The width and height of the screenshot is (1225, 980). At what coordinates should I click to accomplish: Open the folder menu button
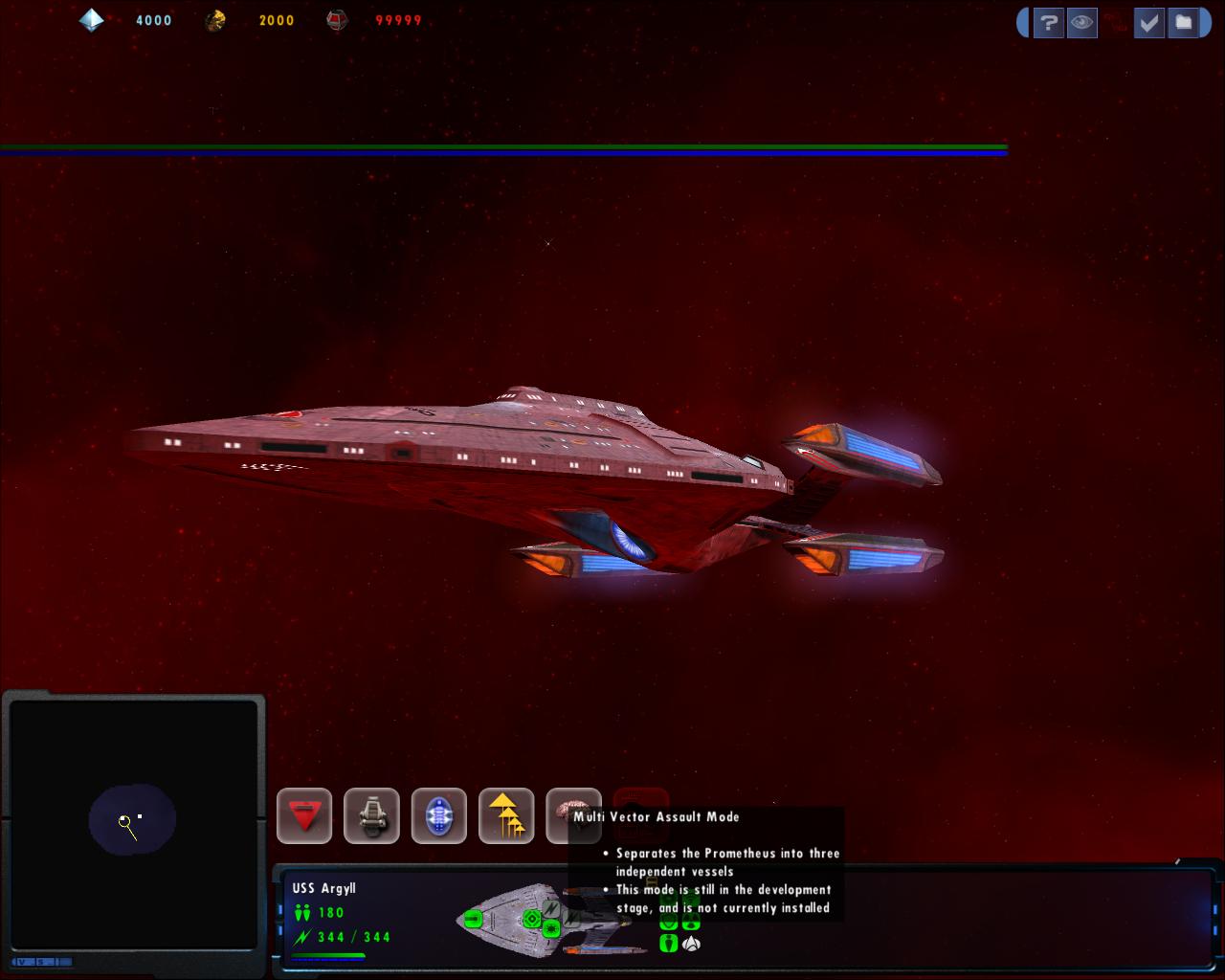pyautogui.click(x=1184, y=23)
